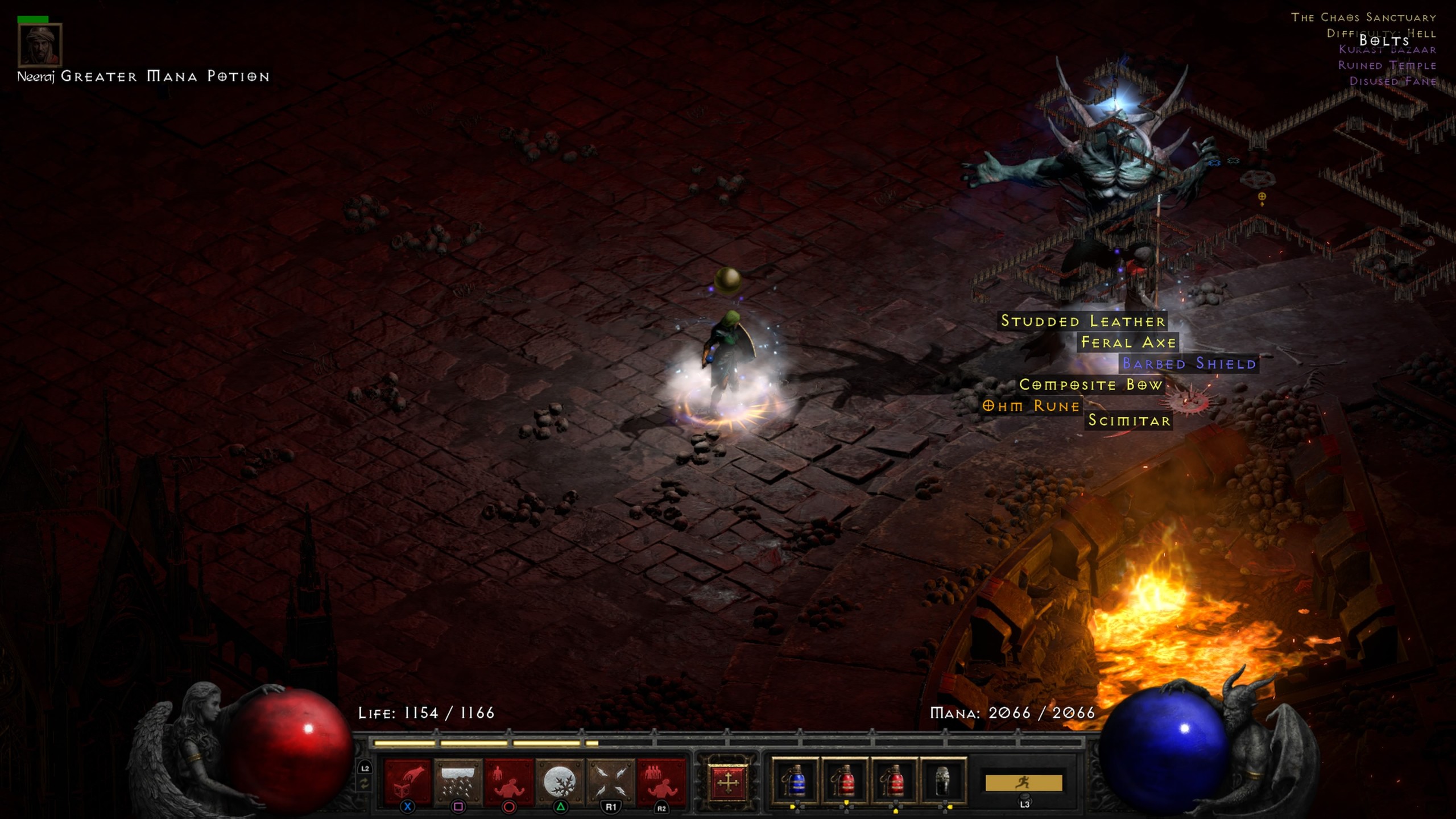Select the Feral Axe item label

click(1128, 342)
